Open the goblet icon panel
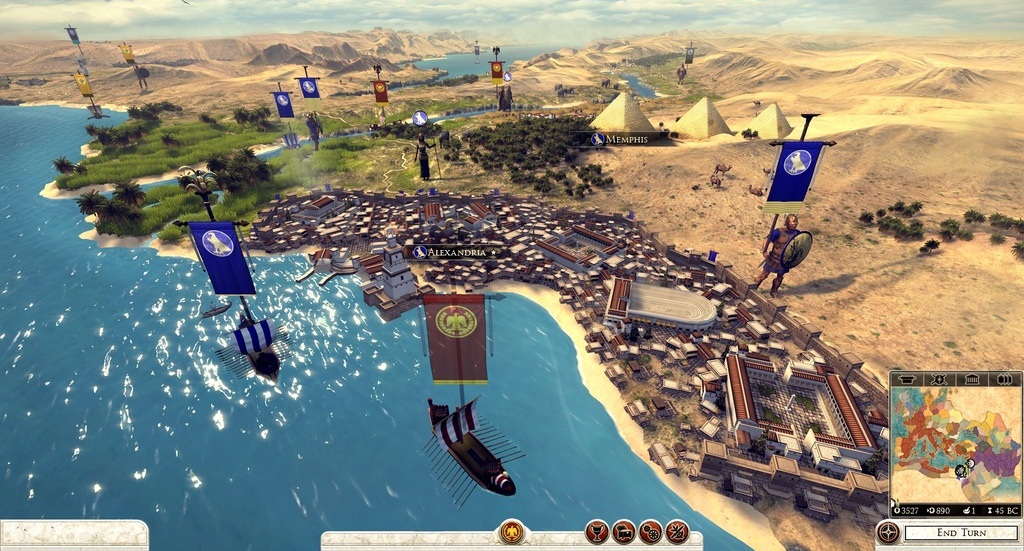This screenshot has height=551, width=1024. 596,532
